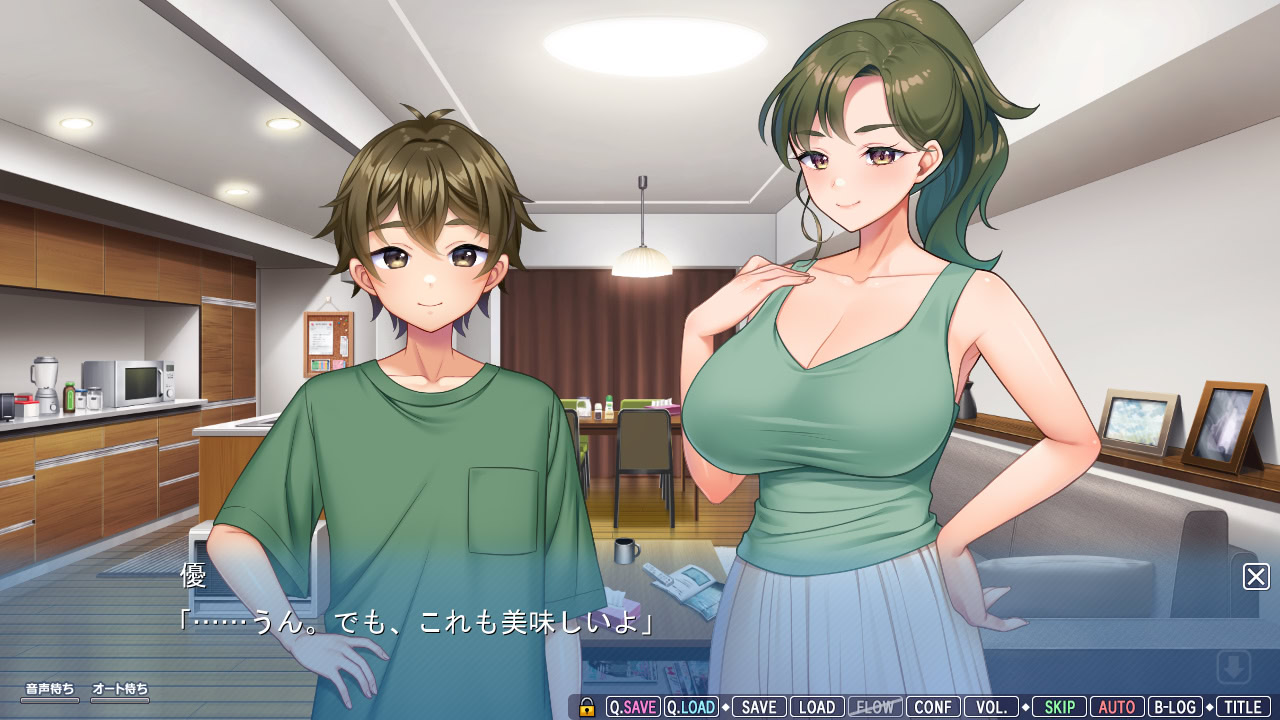Click the Q.SAVE quick save button
This screenshot has height=720, width=1280.
633,707
